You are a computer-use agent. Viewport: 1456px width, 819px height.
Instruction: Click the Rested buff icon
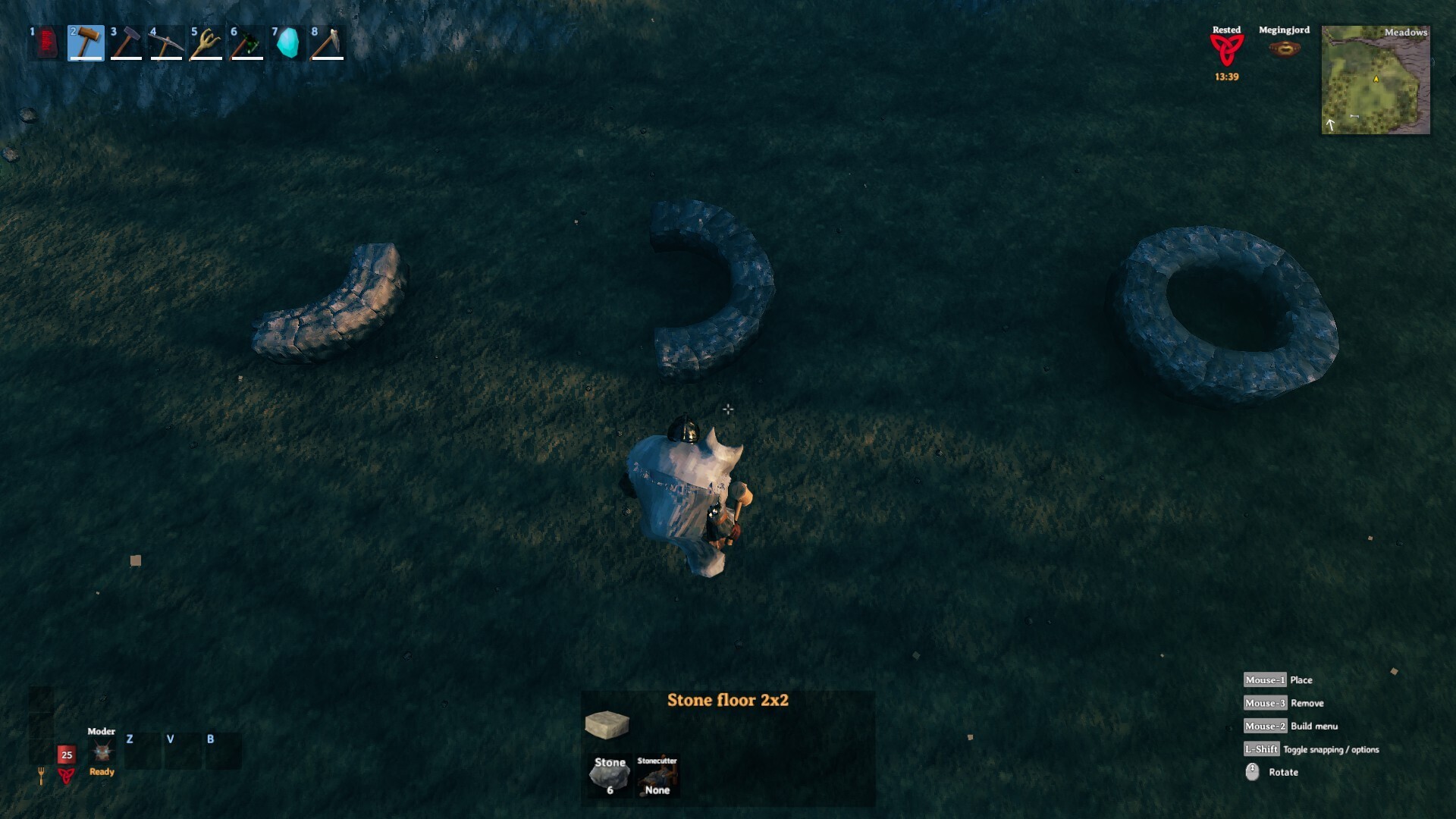[x=1227, y=47]
